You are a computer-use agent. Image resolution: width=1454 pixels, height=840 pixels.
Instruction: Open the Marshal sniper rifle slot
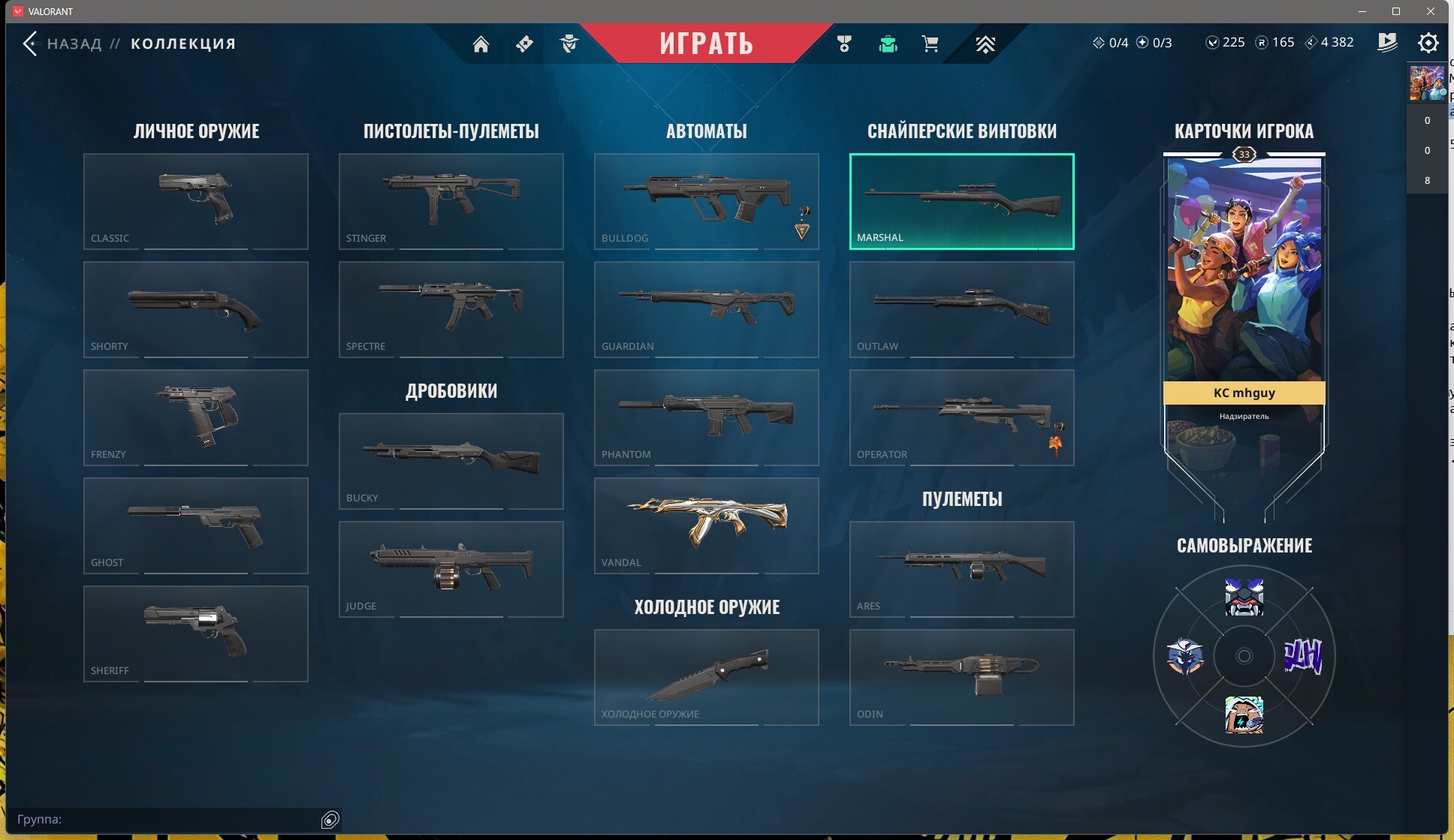click(x=961, y=200)
